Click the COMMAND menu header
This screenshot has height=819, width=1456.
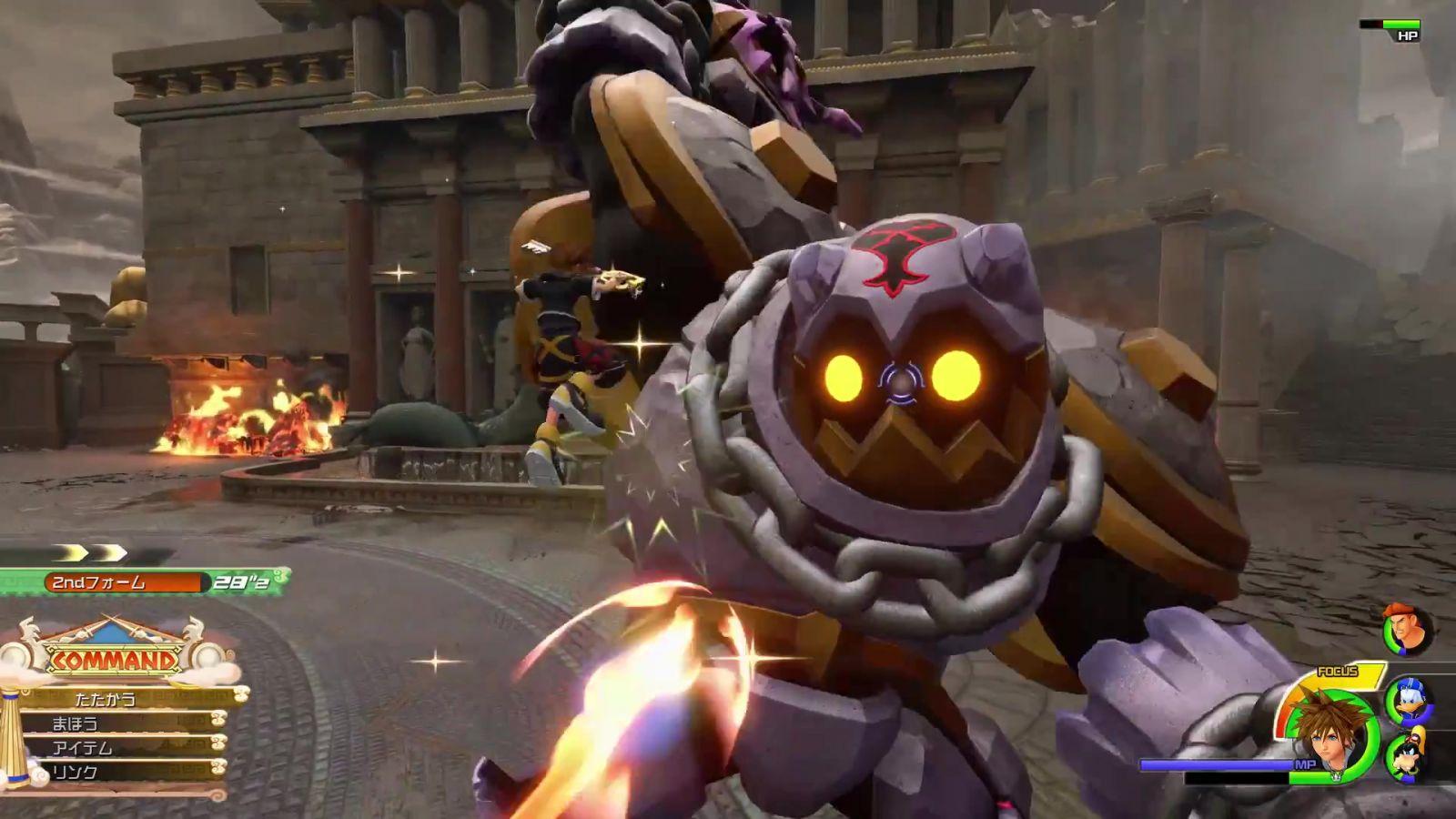tap(113, 659)
